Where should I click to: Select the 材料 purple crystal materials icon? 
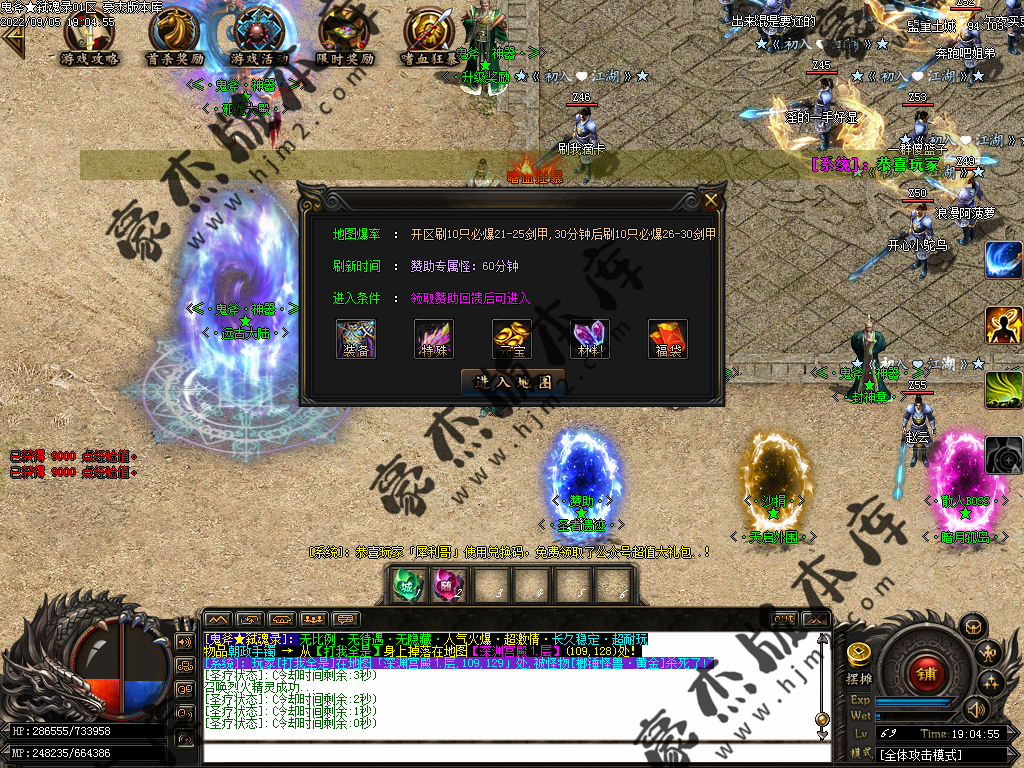(590, 338)
